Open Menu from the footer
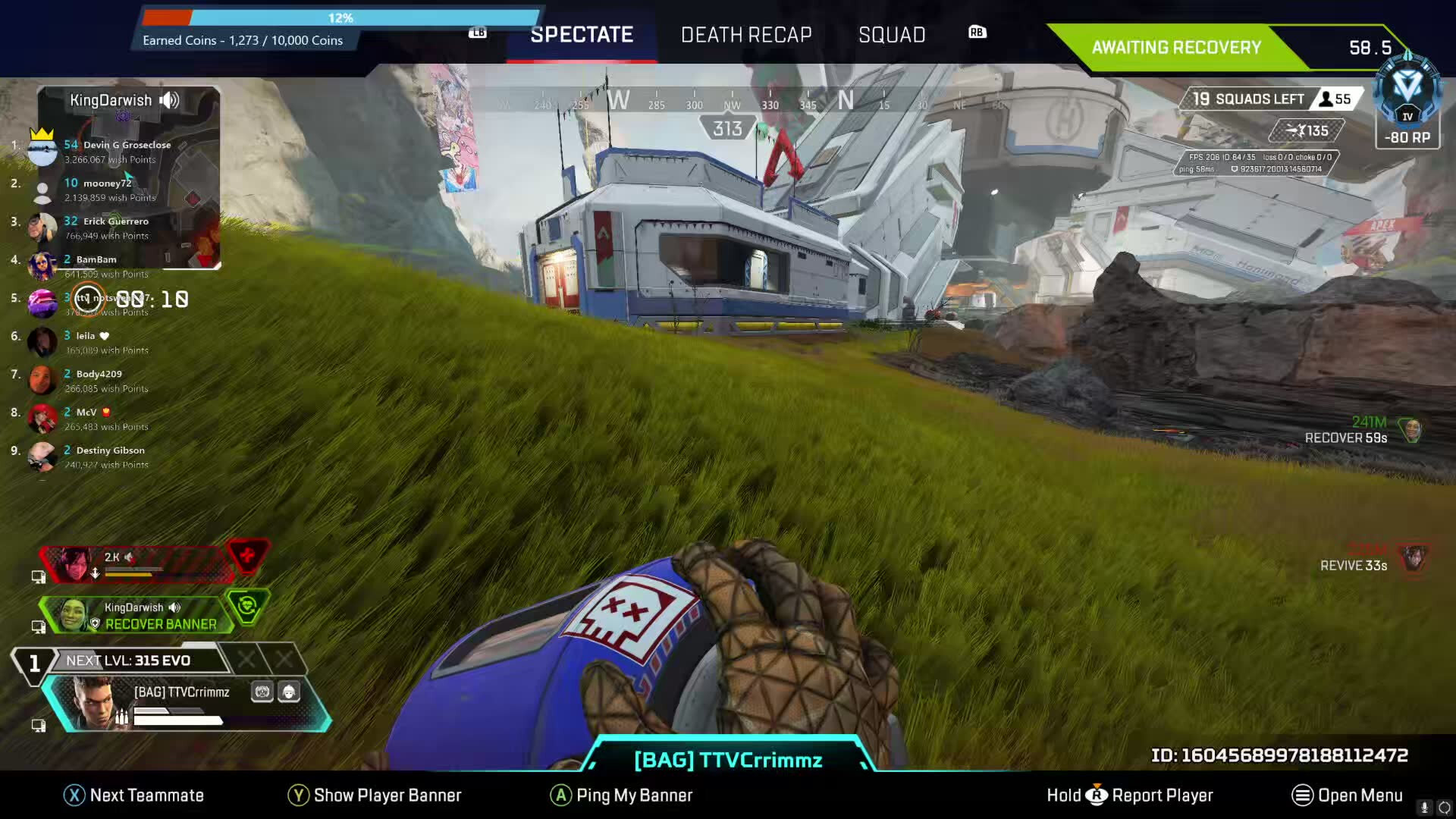The height and width of the screenshot is (819, 1456). [1348, 795]
